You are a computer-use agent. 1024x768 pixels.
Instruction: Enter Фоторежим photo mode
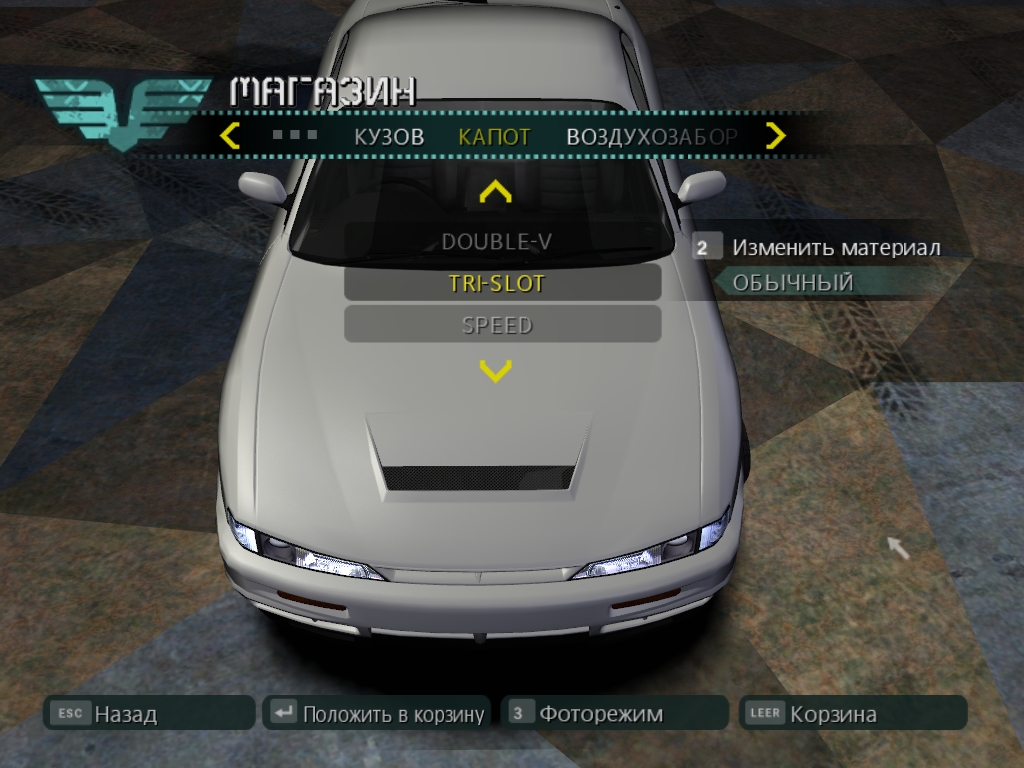pyautogui.click(x=615, y=714)
